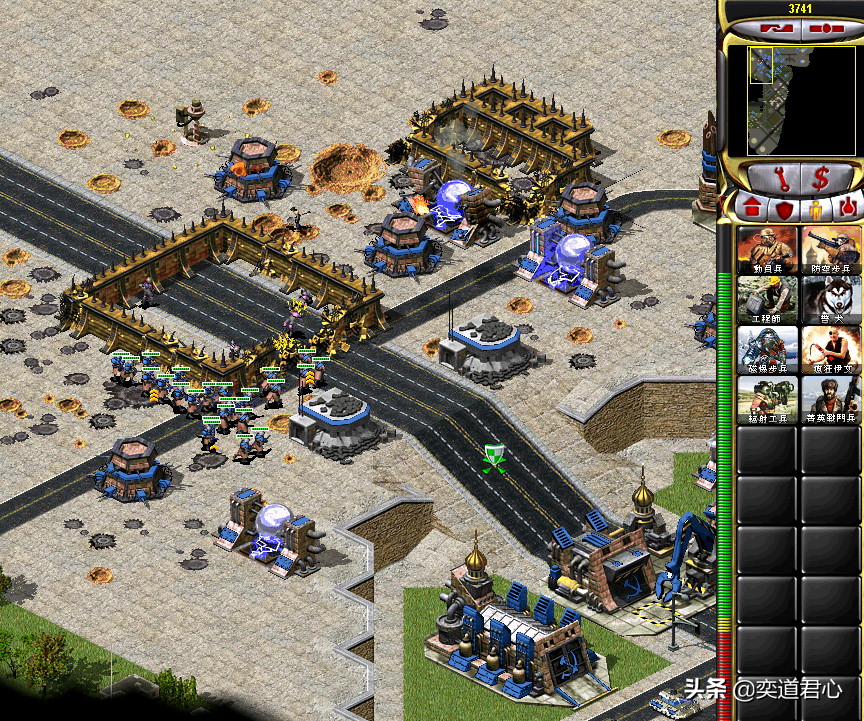Viewport: 864px width, 721px height.
Task: Train Crazy Ivan (瘋狂伊文)
Action: [x=831, y=350]
